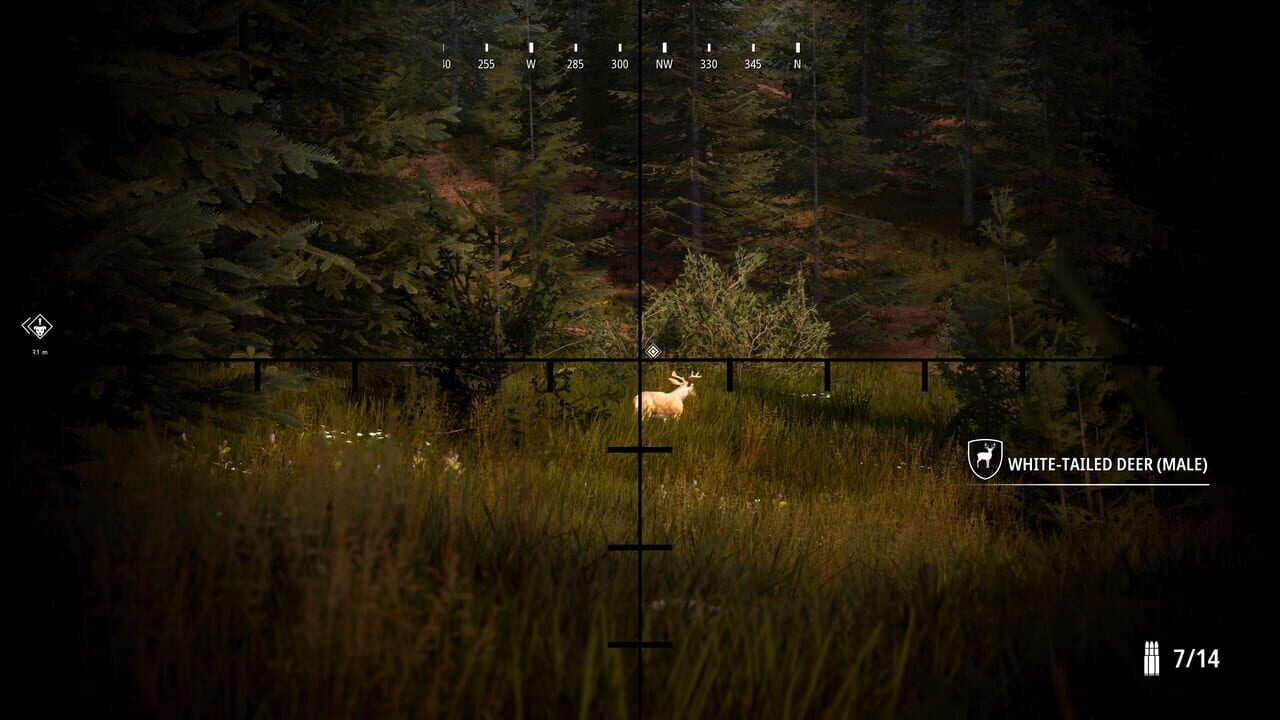Image resolution: width=1280 pixels, height=720 pixels.
Task: Expand the compass tick above the 255 label
Action: coord(487,47)
